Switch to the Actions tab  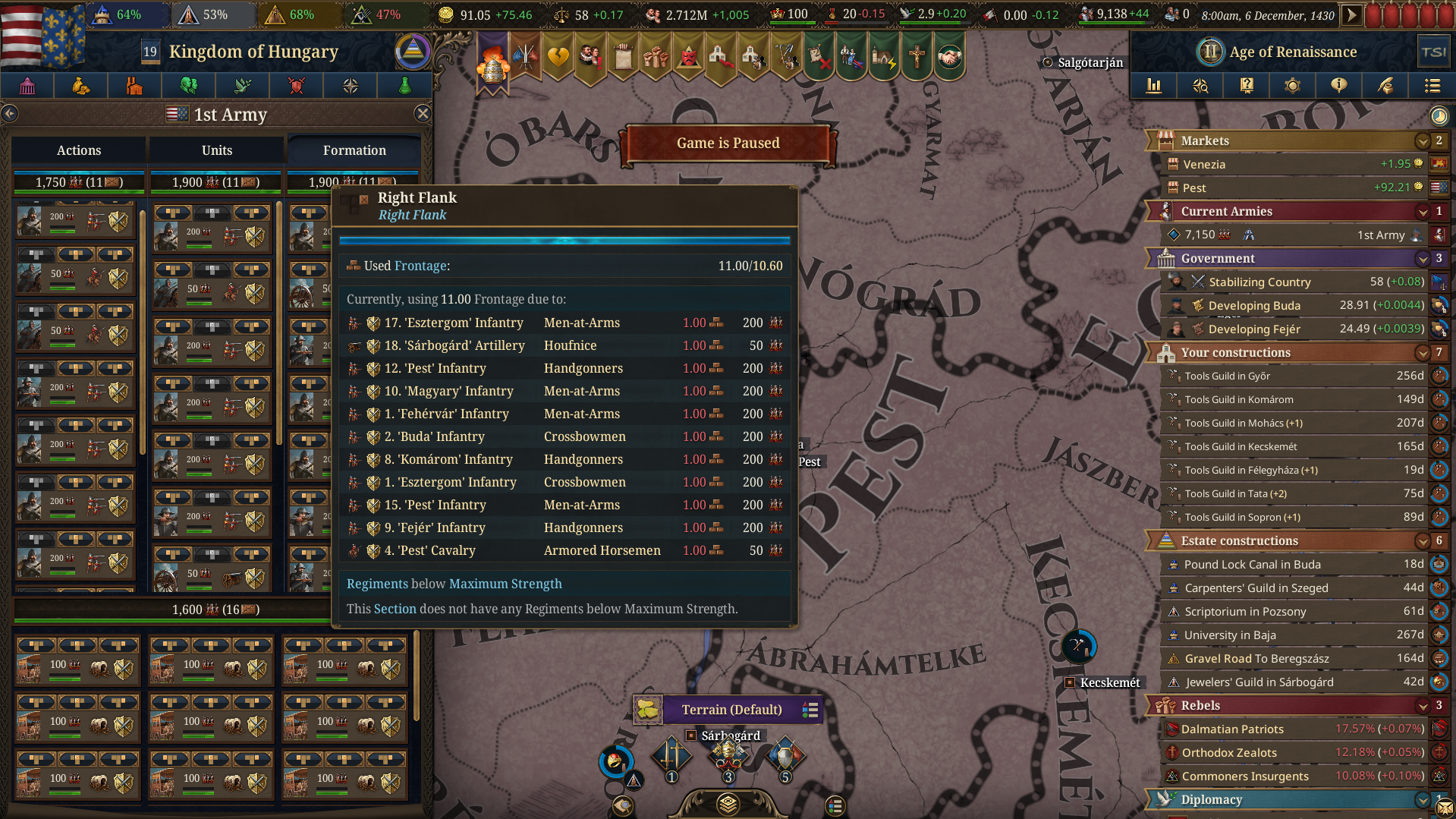[x=78, y=150]
